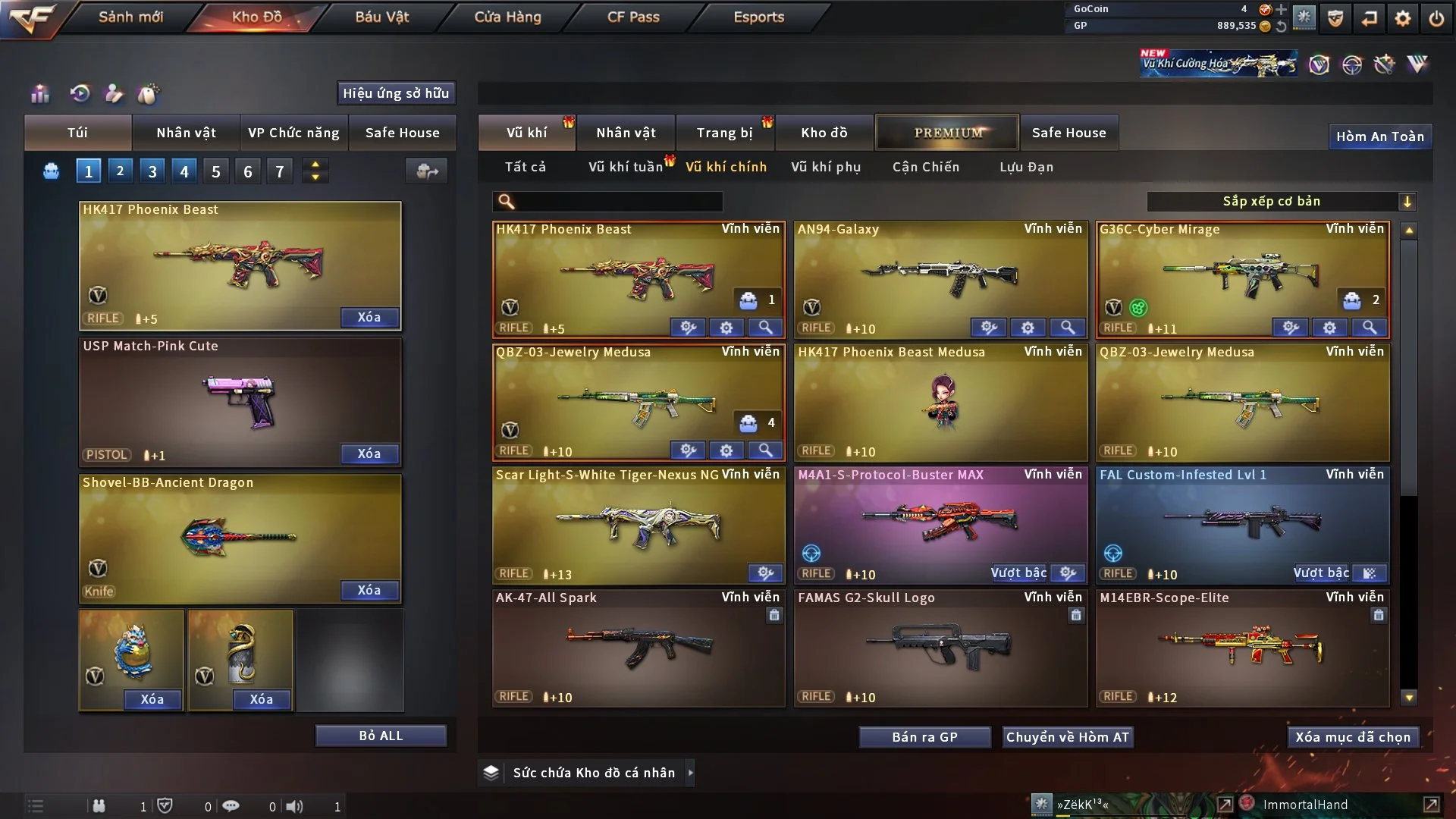The height and width of the screenshot is (819, 1456).
Task: Switch to the PREMIUM inventory tab
Action: point(947,133)
